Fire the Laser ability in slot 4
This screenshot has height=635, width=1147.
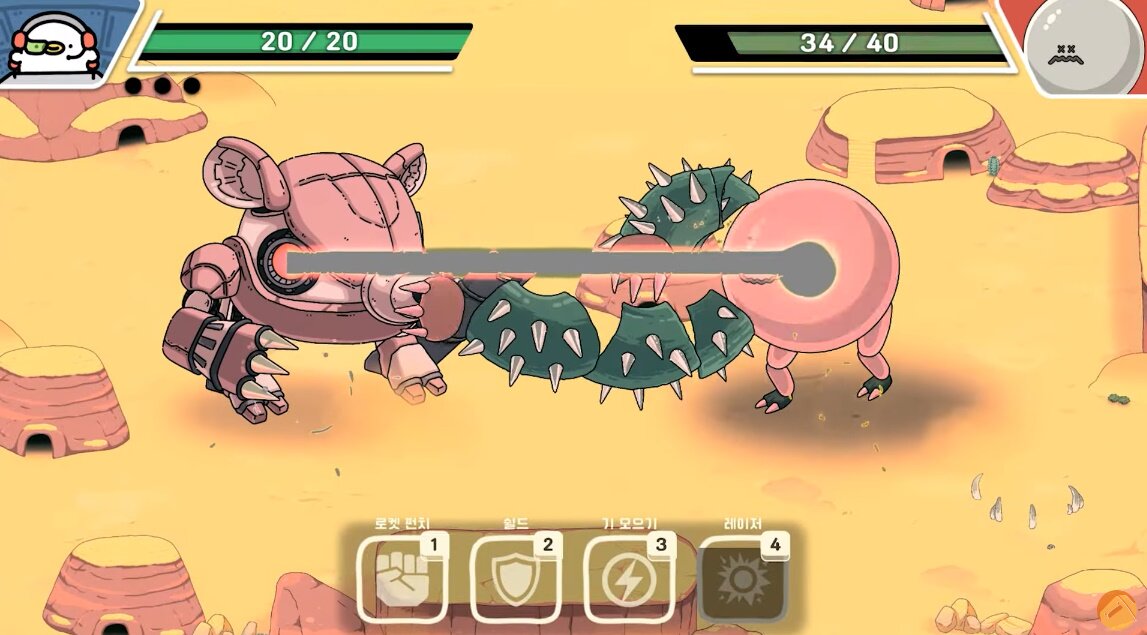coord(742,580)
